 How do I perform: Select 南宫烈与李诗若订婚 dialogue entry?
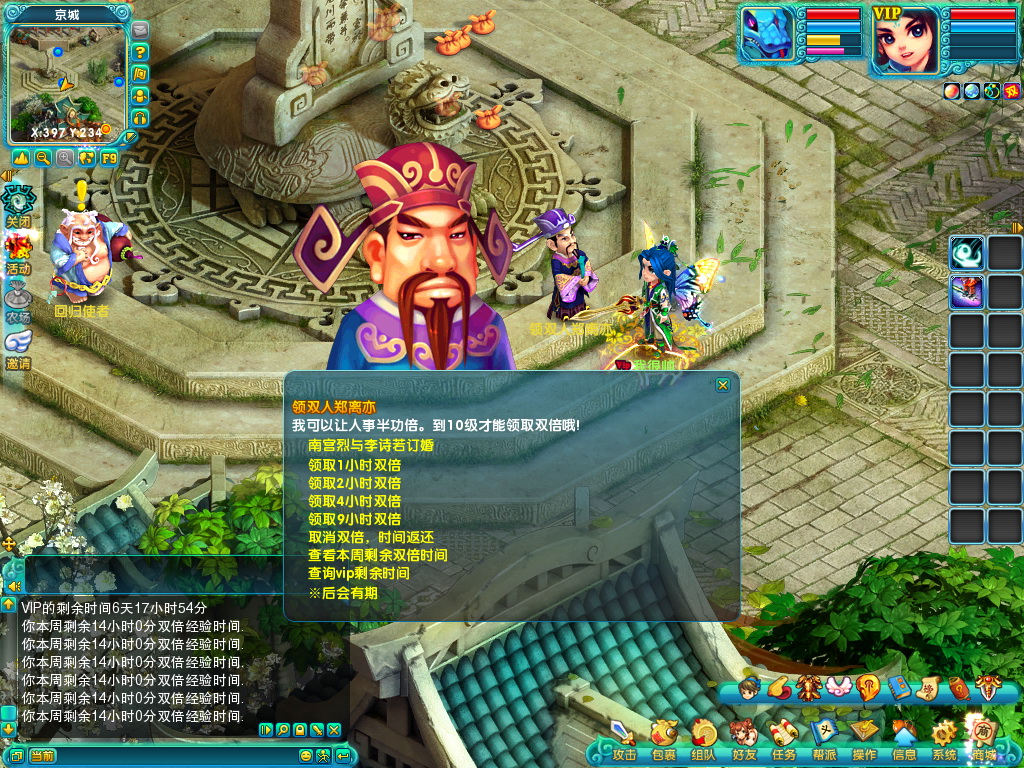[x=370, y=446]
